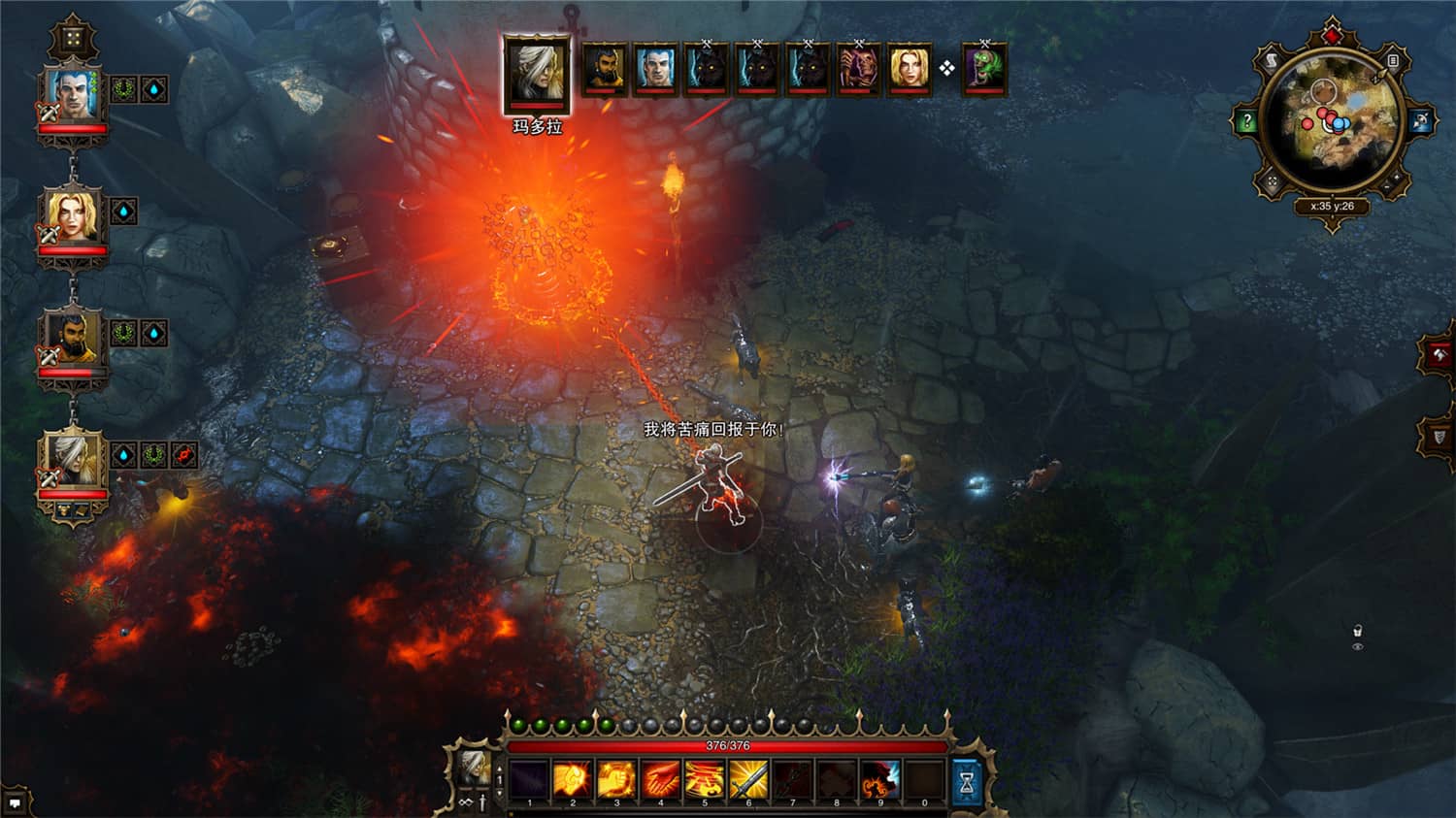Select the green enemy portrait in the turn order

click(x=983, y=68)
